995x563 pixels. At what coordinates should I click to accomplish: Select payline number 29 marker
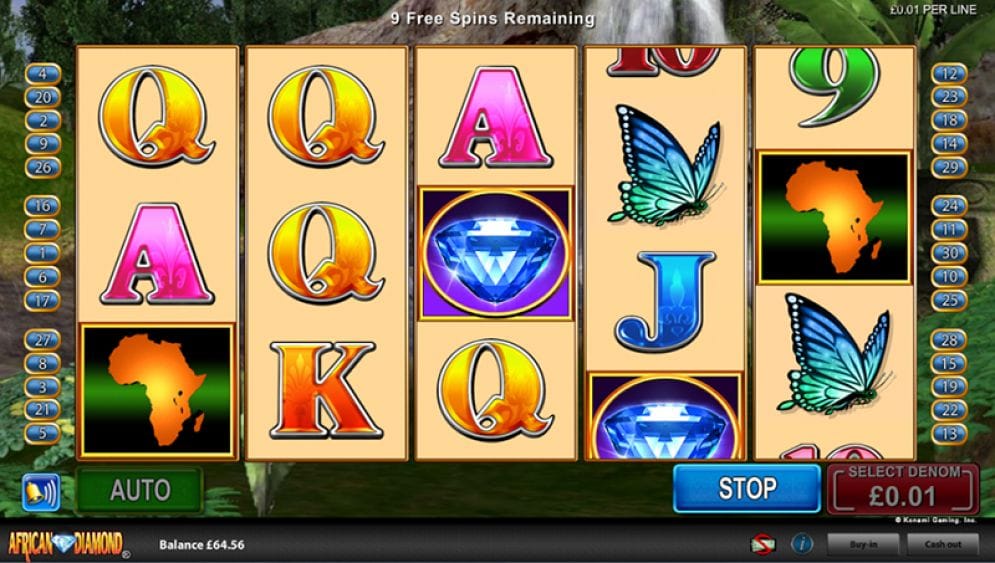point(949,167)
